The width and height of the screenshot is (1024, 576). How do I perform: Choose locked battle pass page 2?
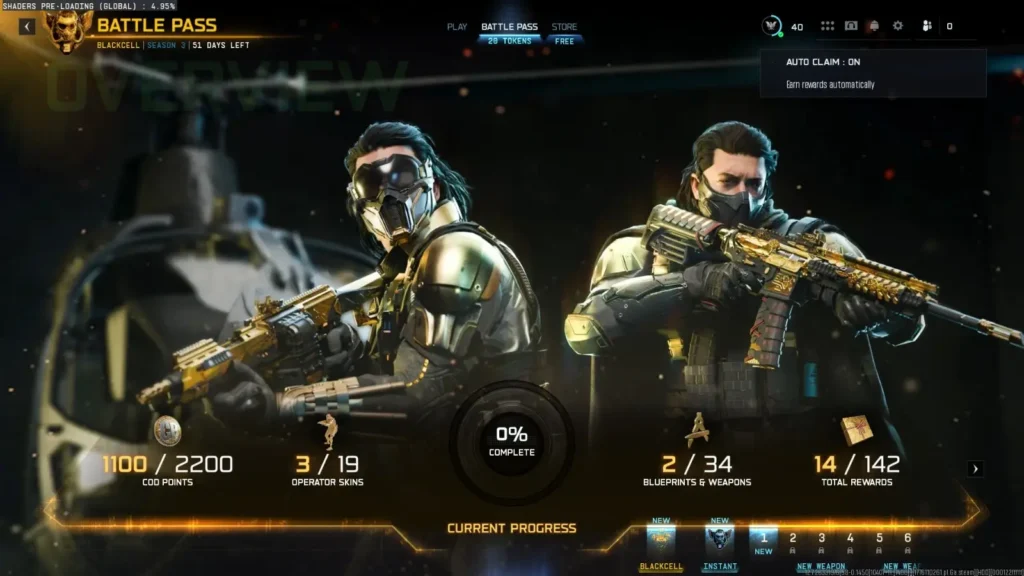coord(793,540)
